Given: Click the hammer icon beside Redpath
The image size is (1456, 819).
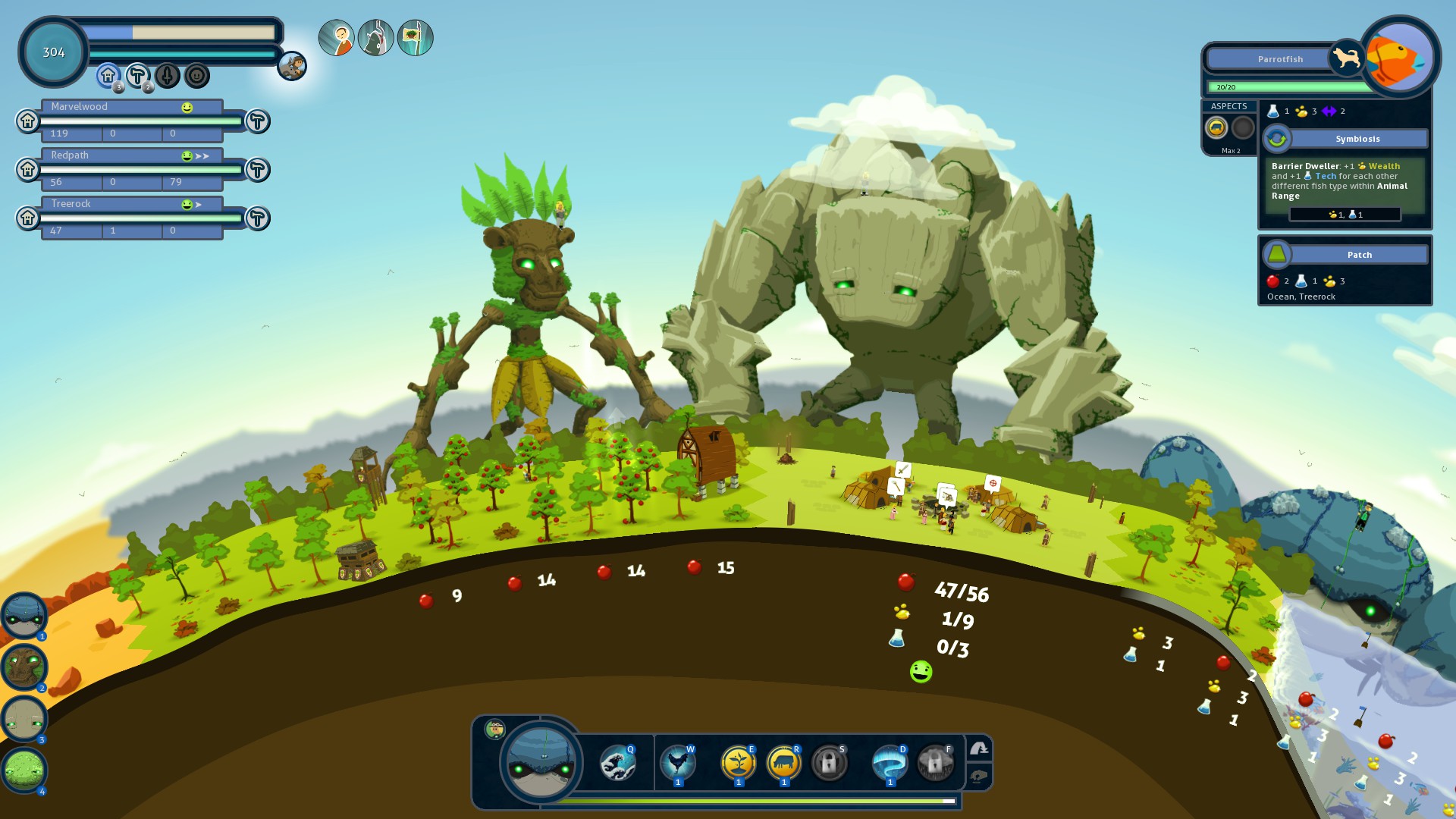Looking at the screenshot, I should point(258,170).
